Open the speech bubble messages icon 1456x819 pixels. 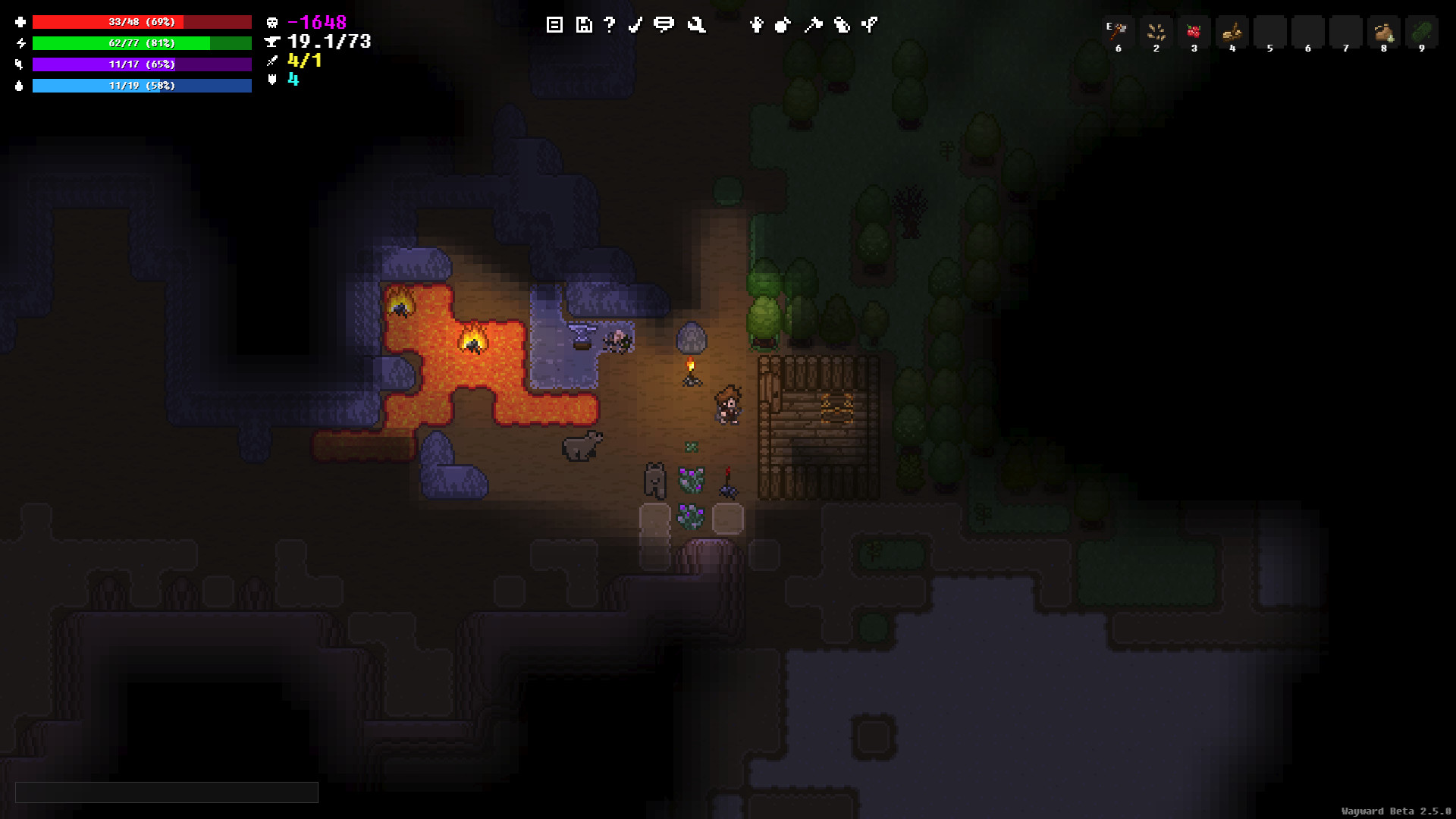pyautogui.click(x=664, y=25)
